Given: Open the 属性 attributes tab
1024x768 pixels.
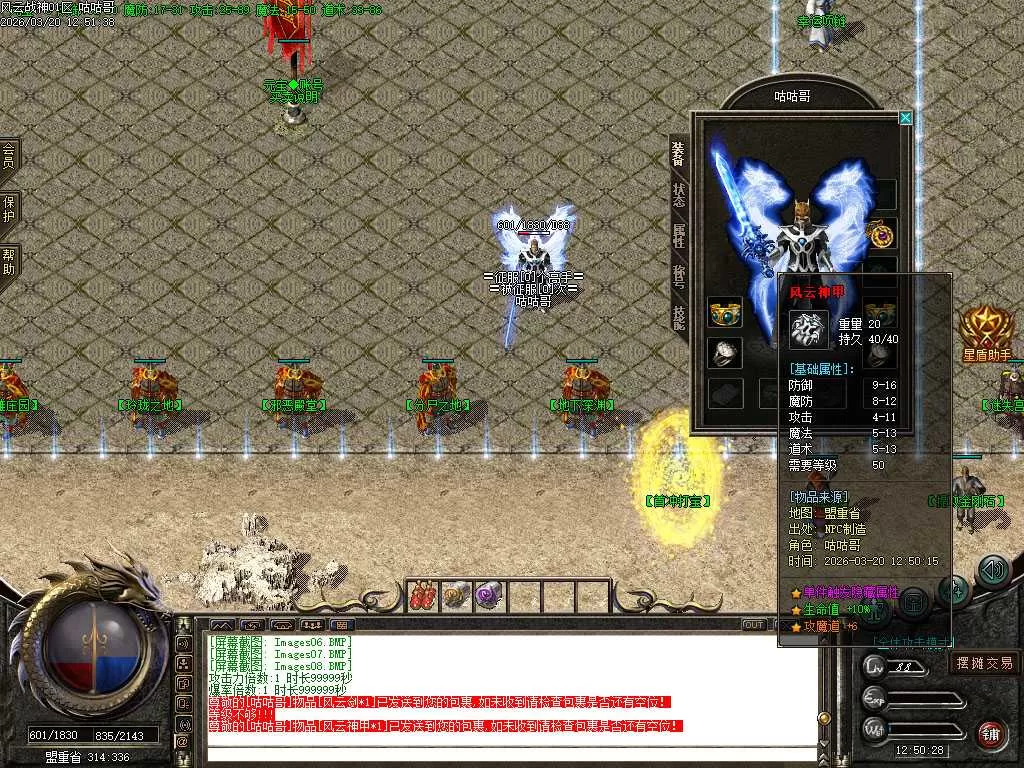Looking at the screenshot, I should click(679, 236).
